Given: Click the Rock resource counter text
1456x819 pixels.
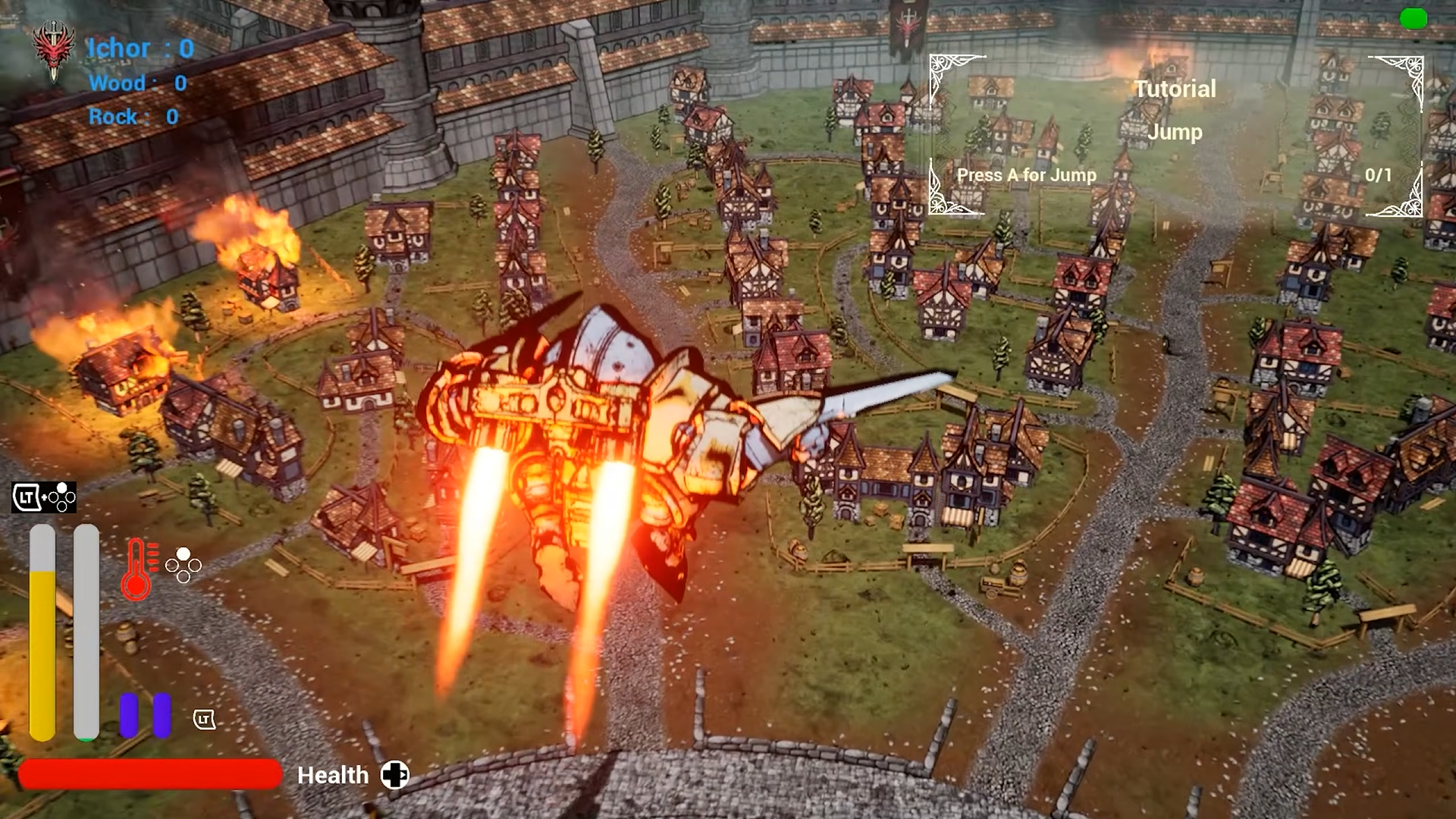Looking at the screenshot, I should coord(133,118).
